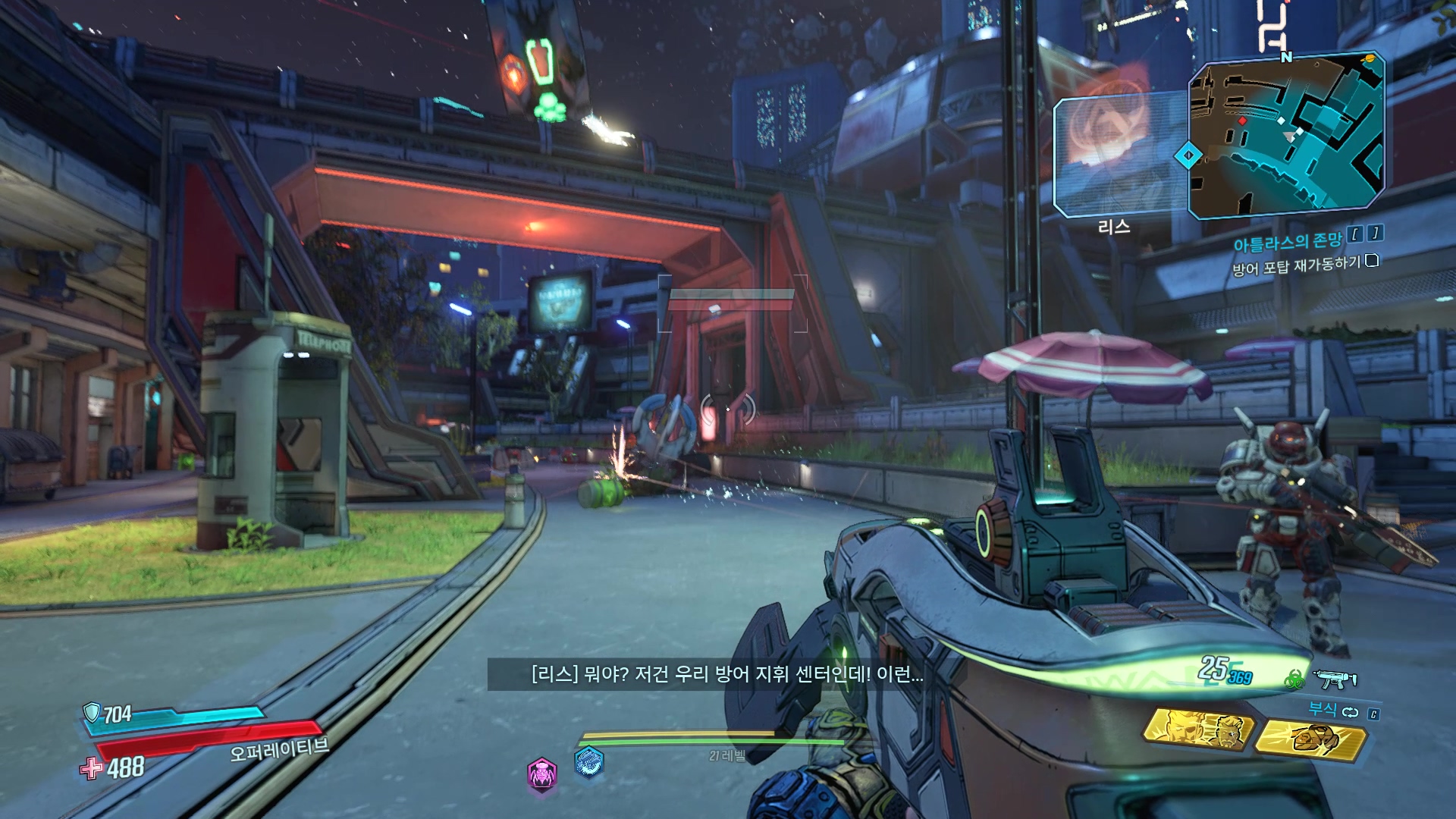Select the submachine gun weapon icon
This screenshot has width=1456, height=819.
click(1335, 679)
